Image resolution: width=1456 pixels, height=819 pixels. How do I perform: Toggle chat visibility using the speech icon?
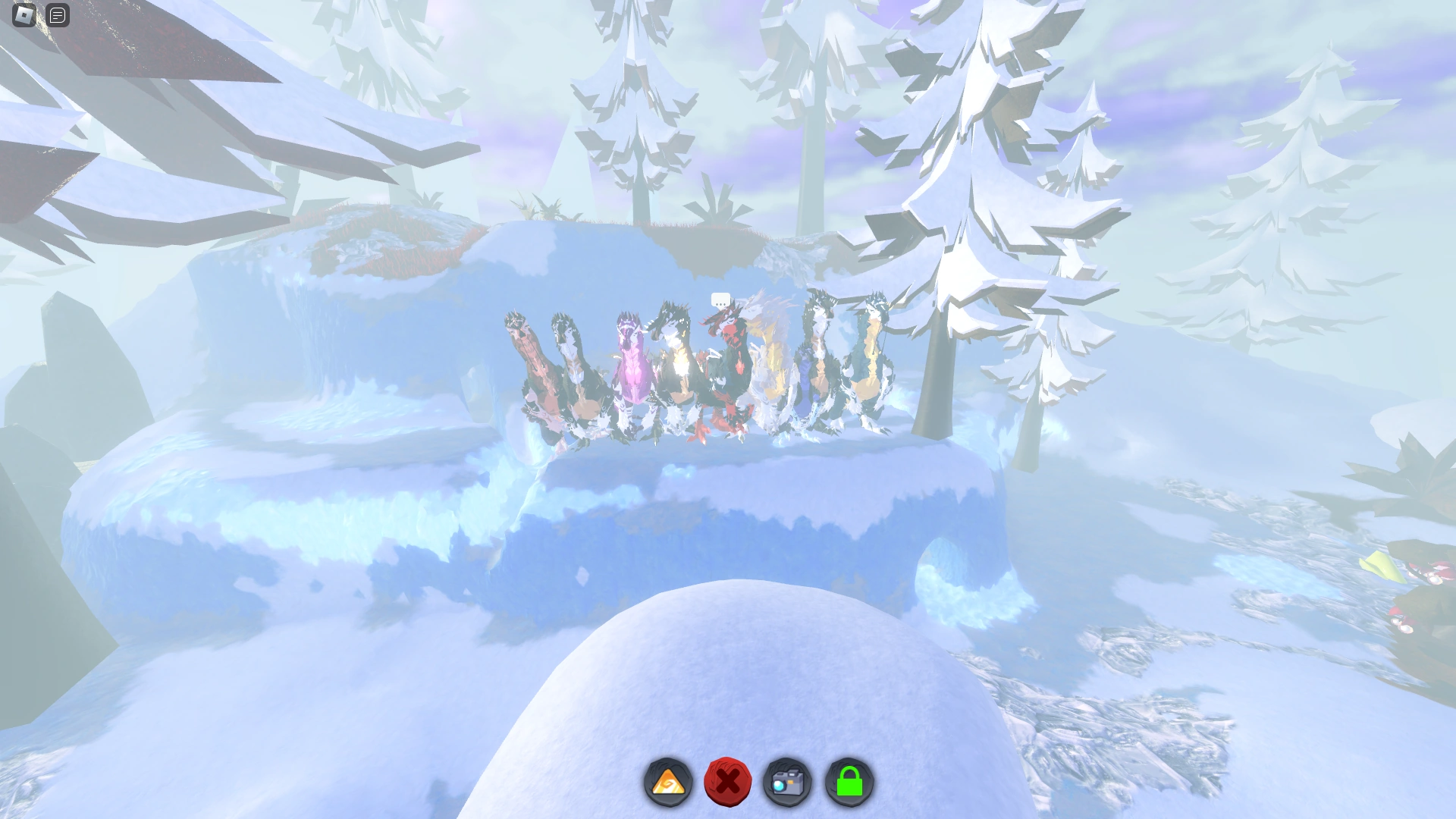point(57,16)
